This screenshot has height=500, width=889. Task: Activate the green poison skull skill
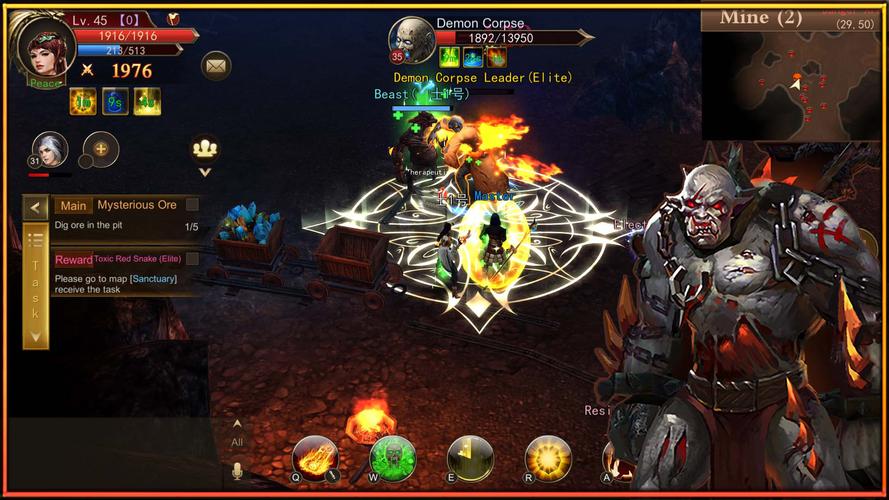coord(392,457)
